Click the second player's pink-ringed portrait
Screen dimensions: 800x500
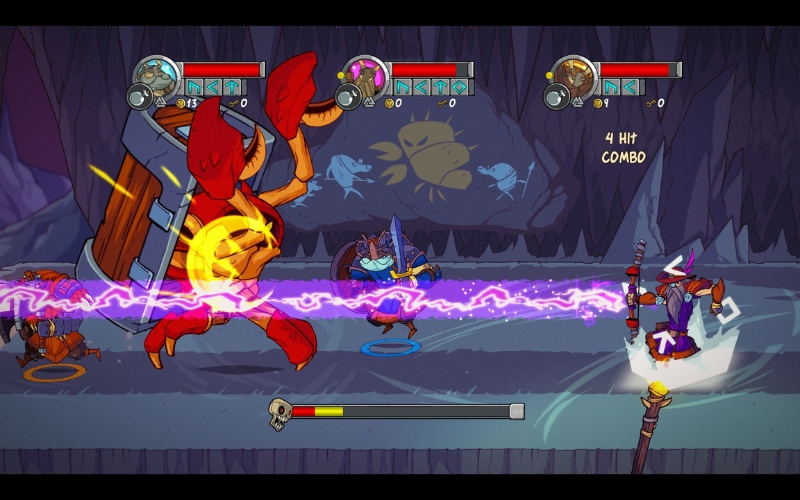(366, 75)
